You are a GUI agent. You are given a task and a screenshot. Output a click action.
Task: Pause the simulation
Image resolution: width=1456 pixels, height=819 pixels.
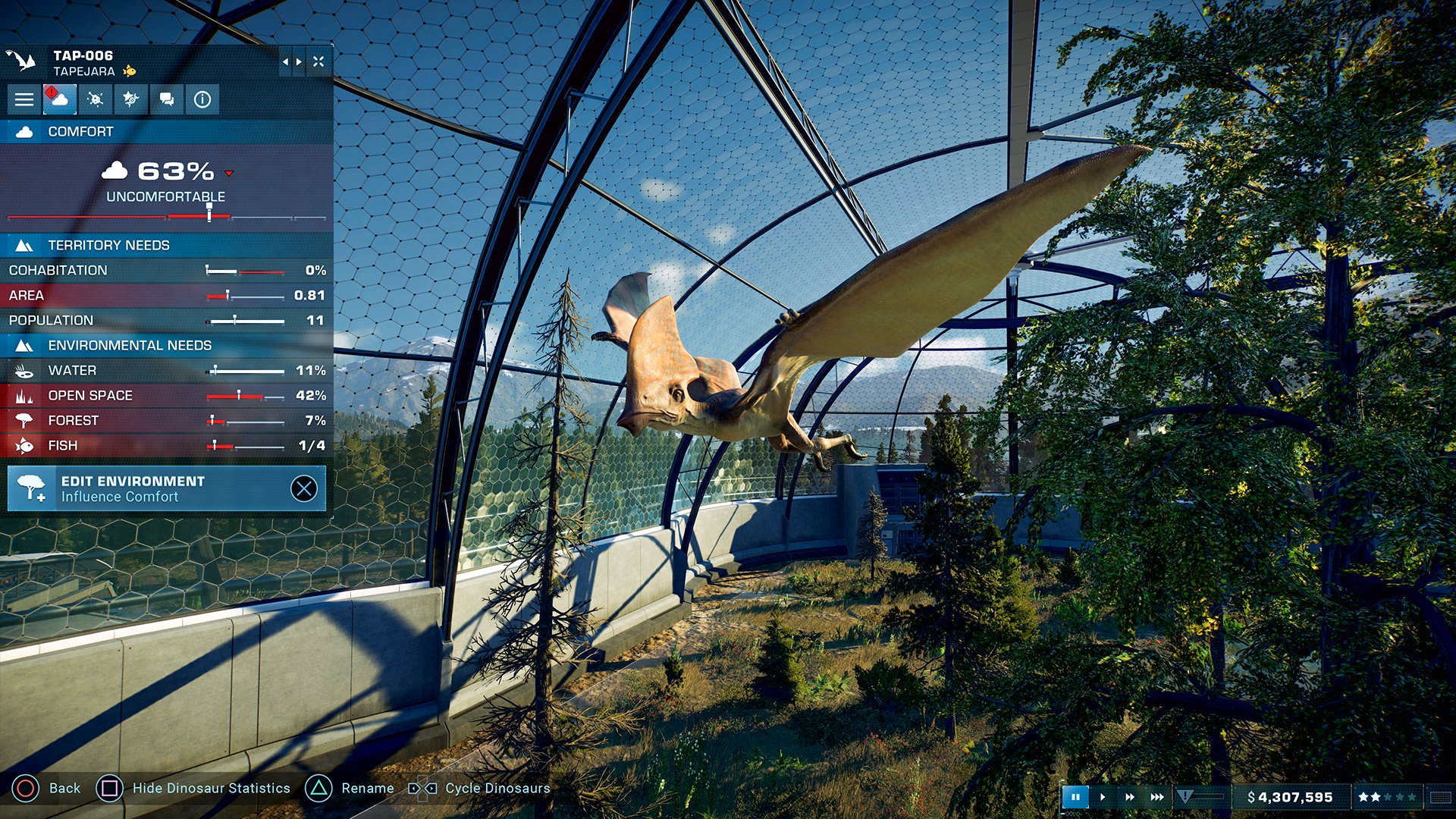[1077, 797]
